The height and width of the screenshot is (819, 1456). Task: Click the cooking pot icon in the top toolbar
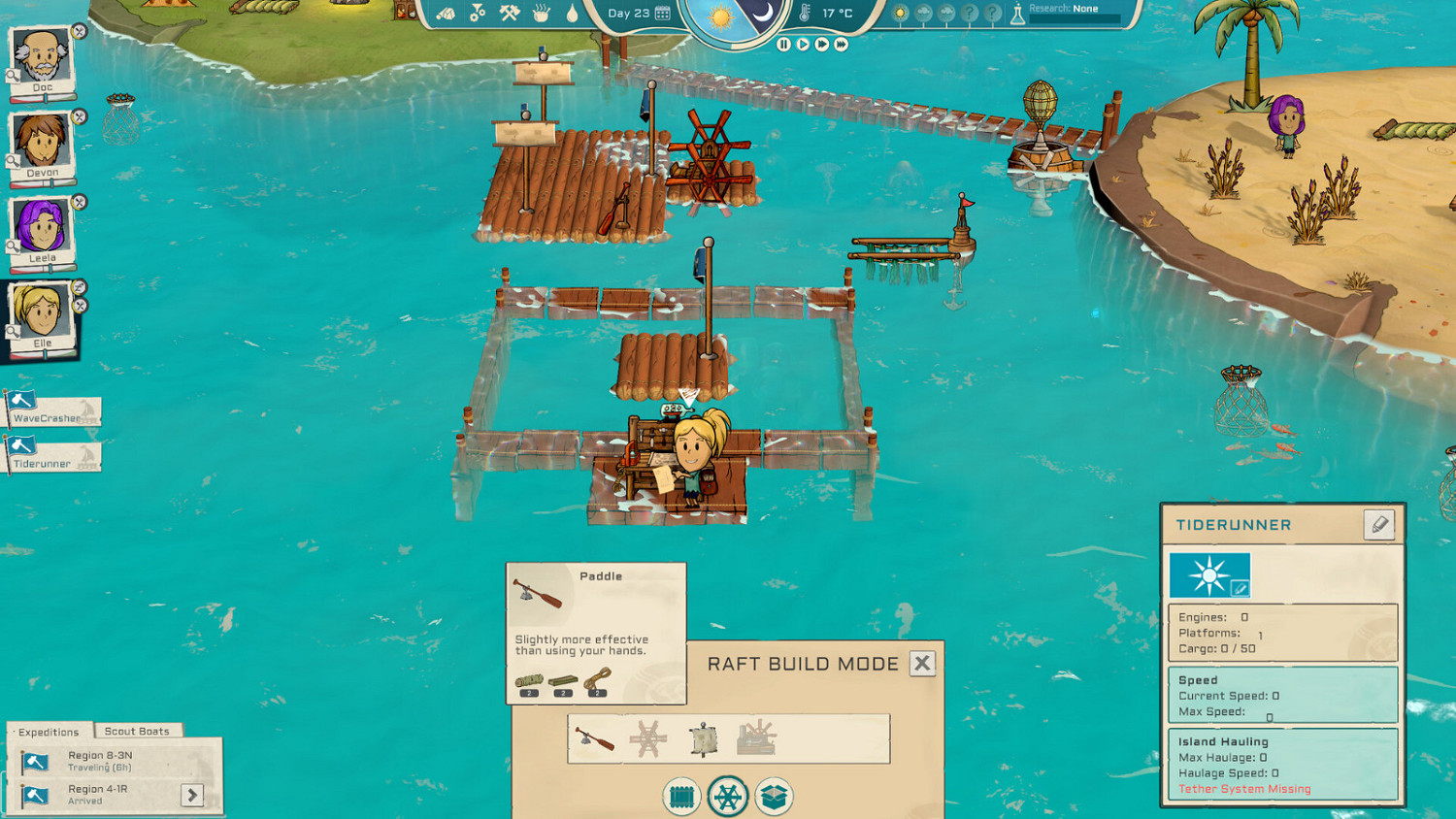(540, 13)
